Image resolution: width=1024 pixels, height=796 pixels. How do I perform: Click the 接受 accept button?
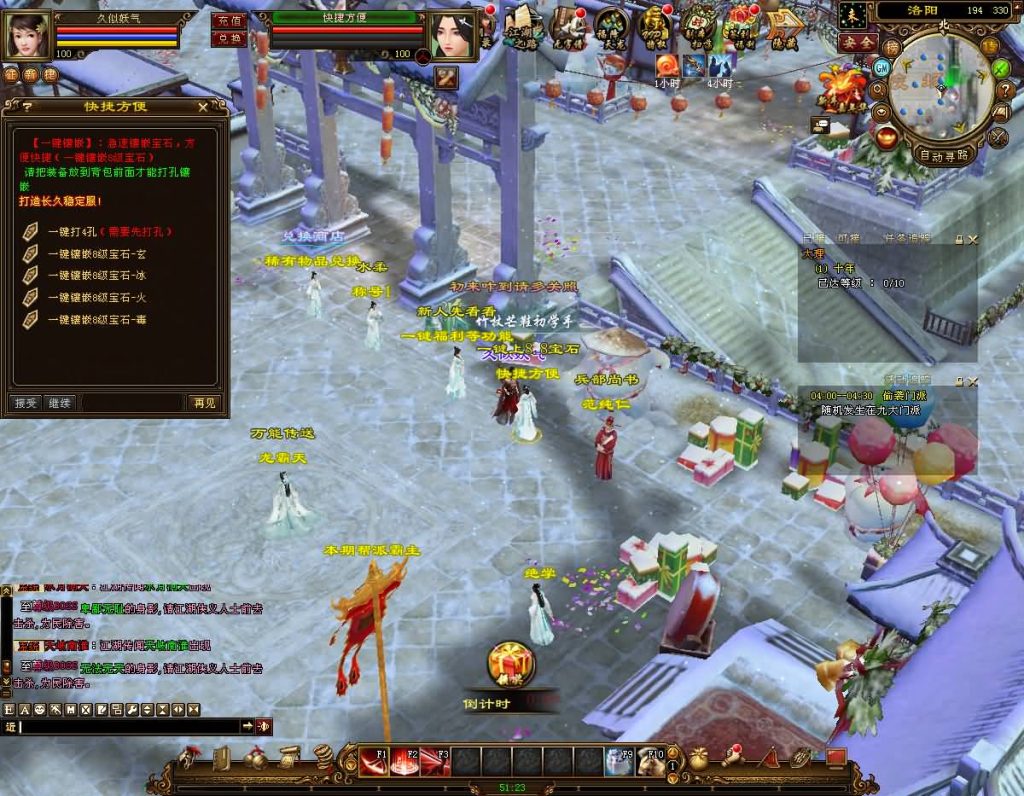(x=25, y=403)
